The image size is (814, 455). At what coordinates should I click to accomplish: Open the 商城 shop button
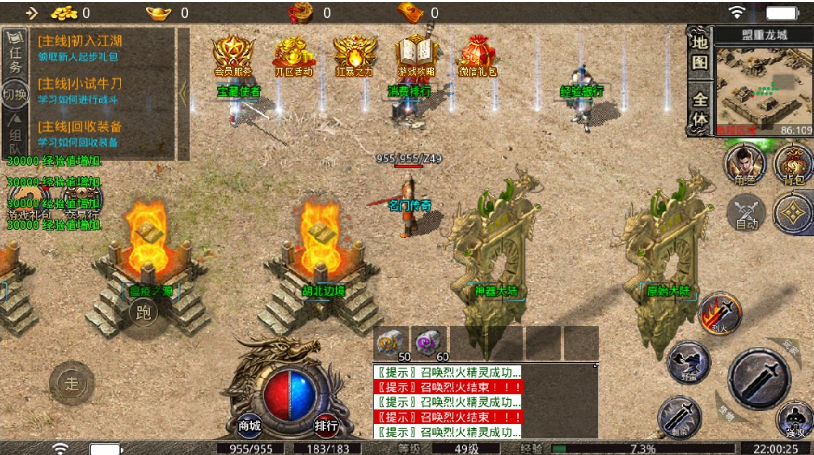coord(249,424)
